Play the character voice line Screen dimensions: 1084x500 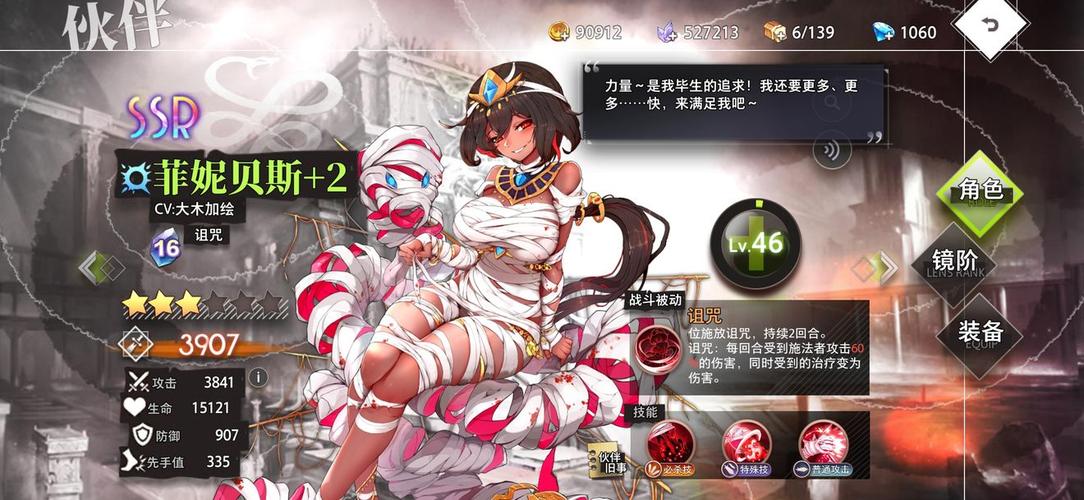831,151
